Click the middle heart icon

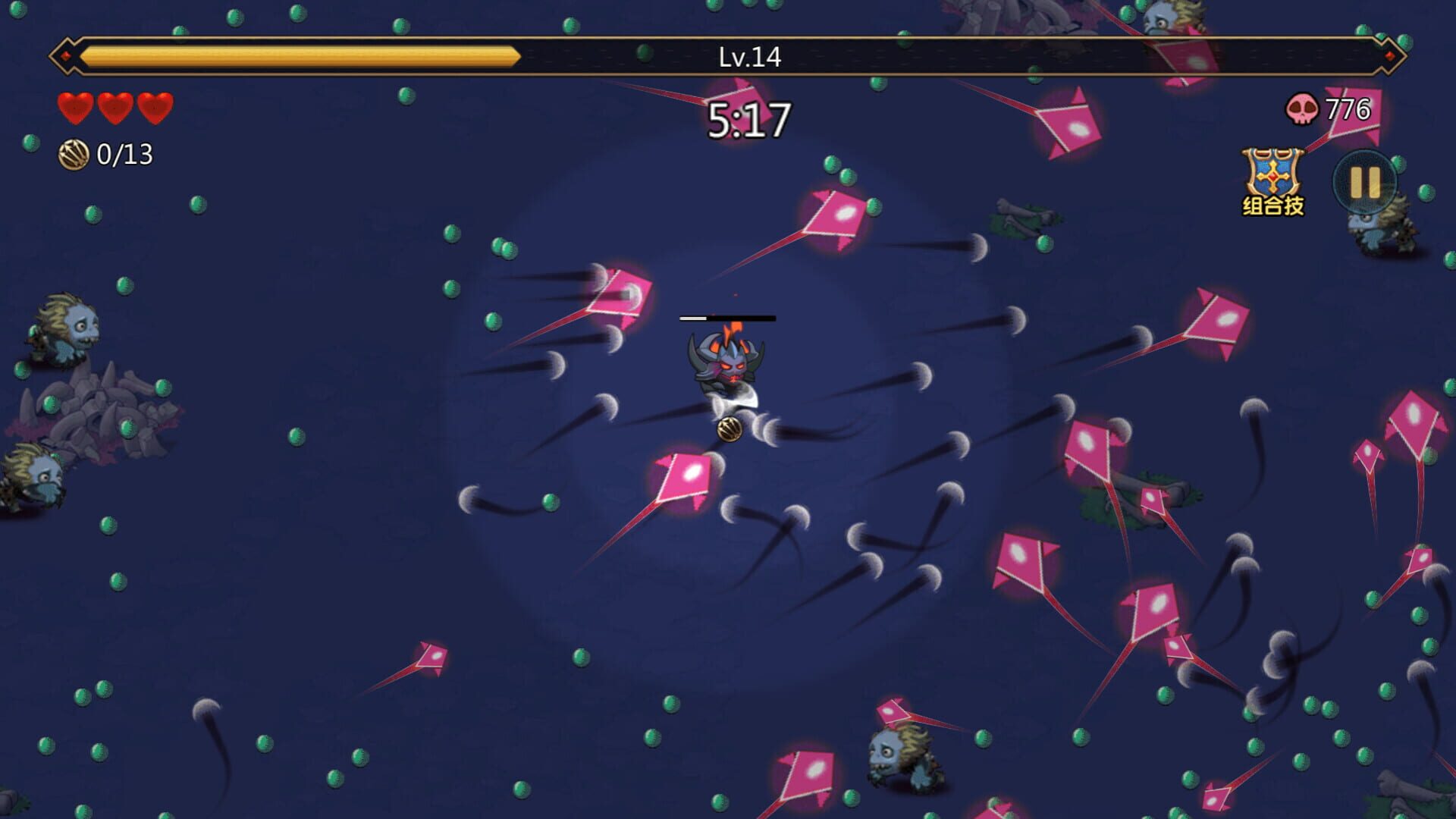tap(115, 107)
